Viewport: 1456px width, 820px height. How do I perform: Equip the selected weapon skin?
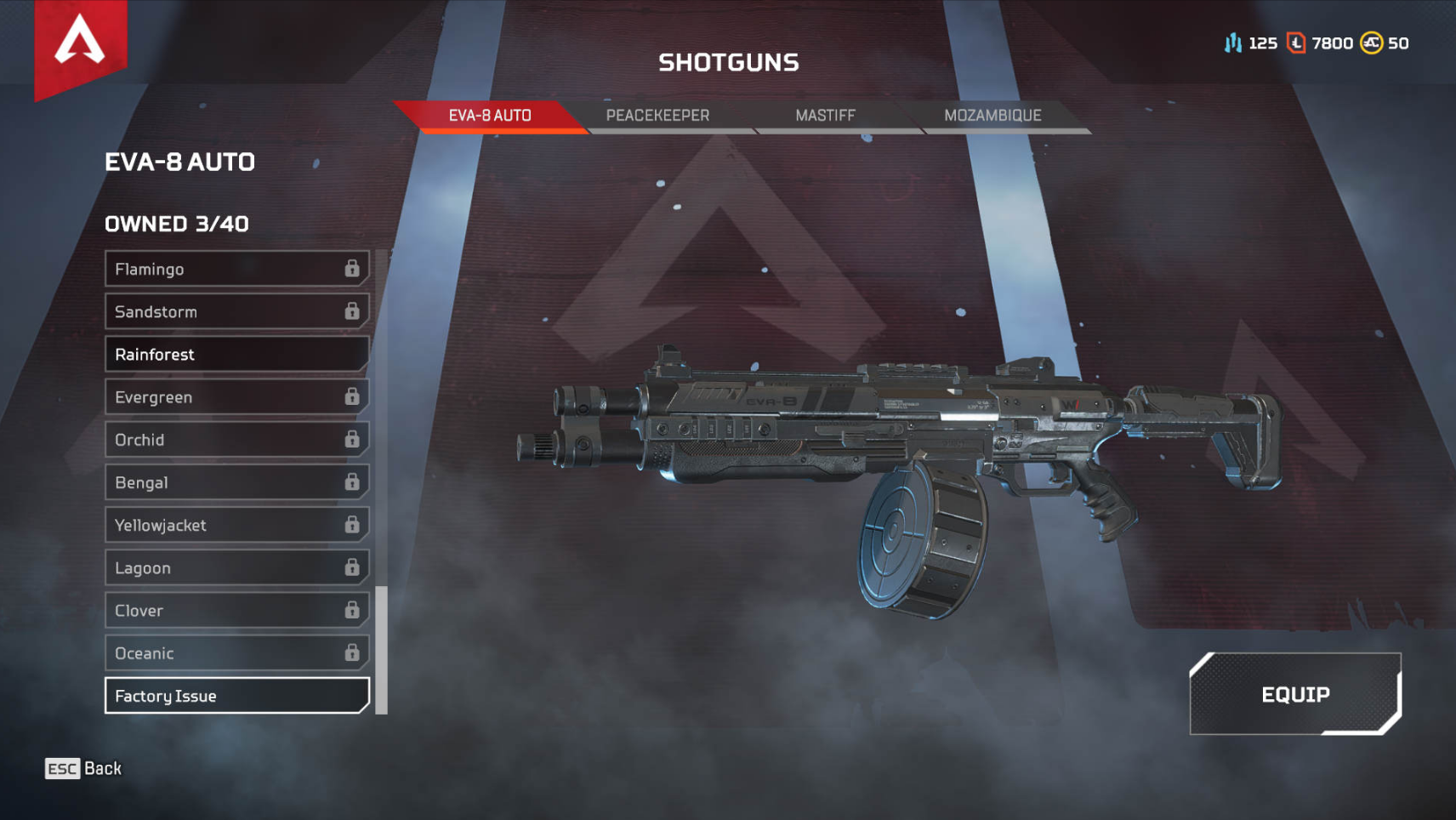click(x=1294, y=694)
